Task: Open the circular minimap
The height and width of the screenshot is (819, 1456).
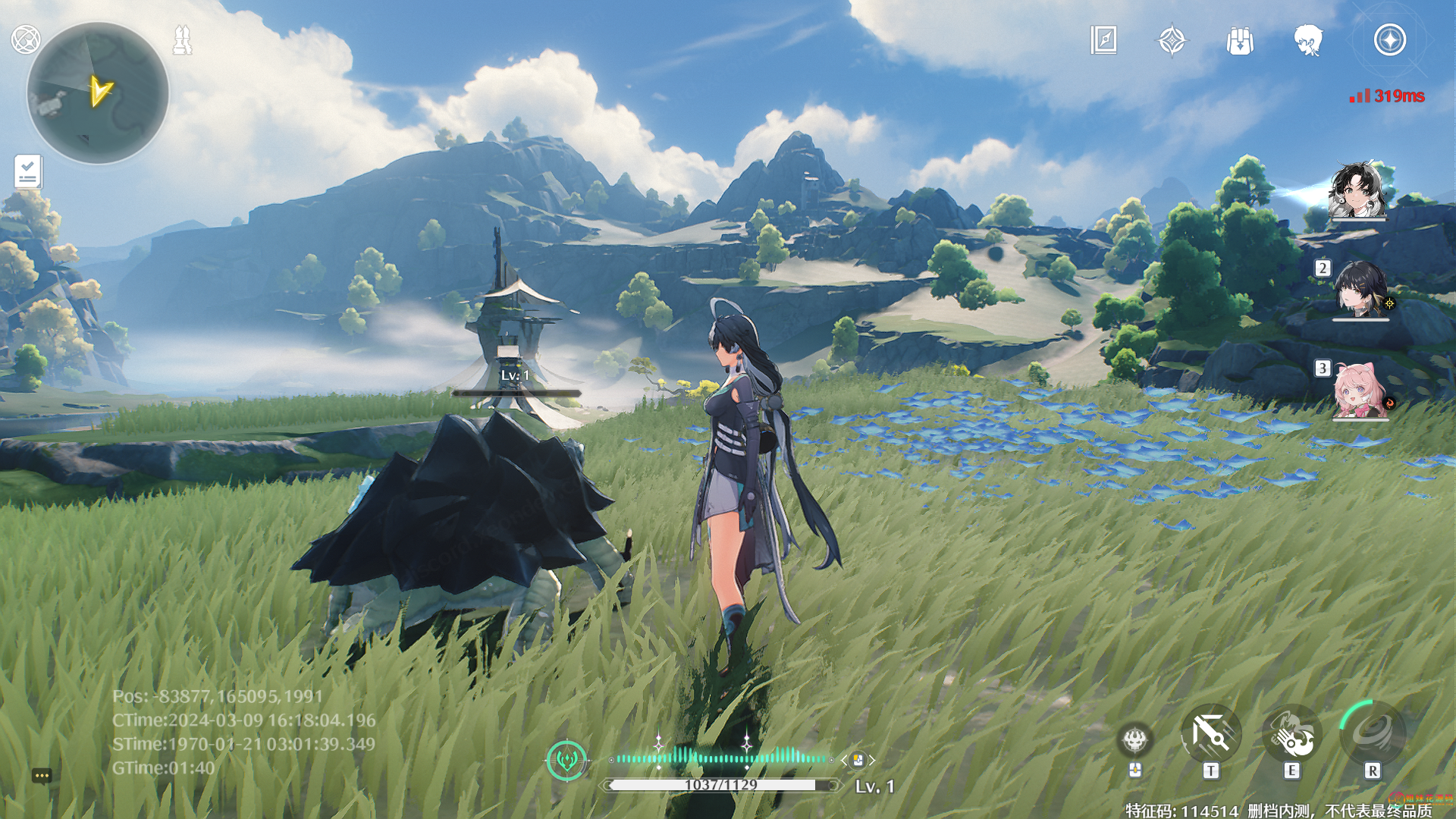Action: pos(97,93)
